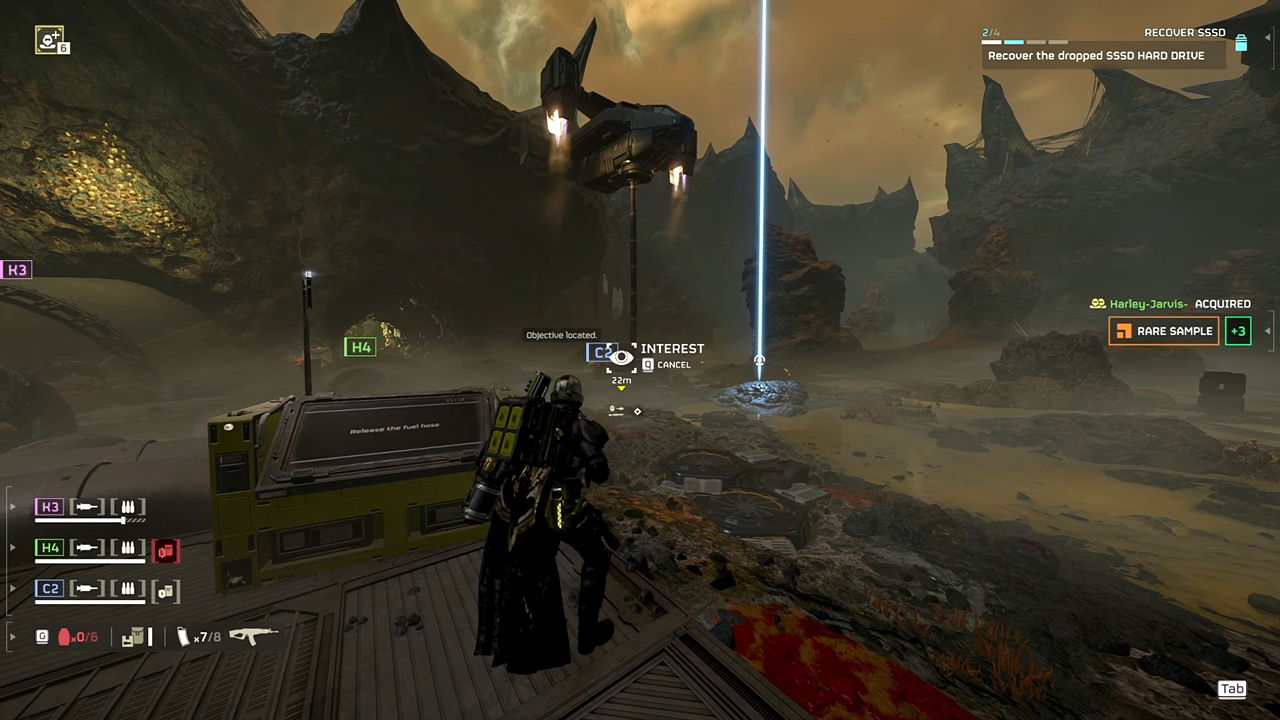
Task: Click the Tab map key hint
Action: click(x=1232, y=688)
